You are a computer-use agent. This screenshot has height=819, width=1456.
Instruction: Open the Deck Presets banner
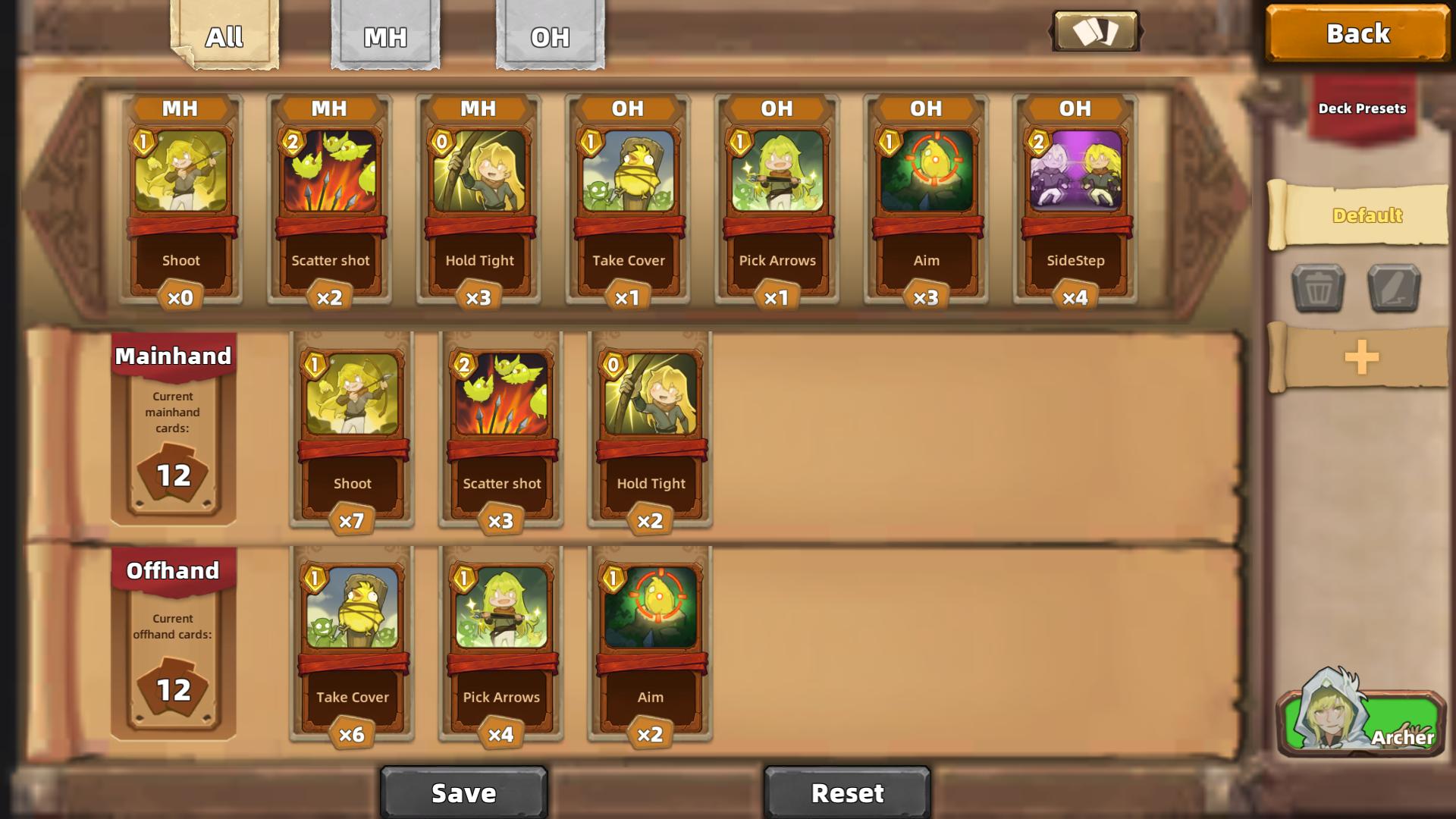coord(1361,108)
